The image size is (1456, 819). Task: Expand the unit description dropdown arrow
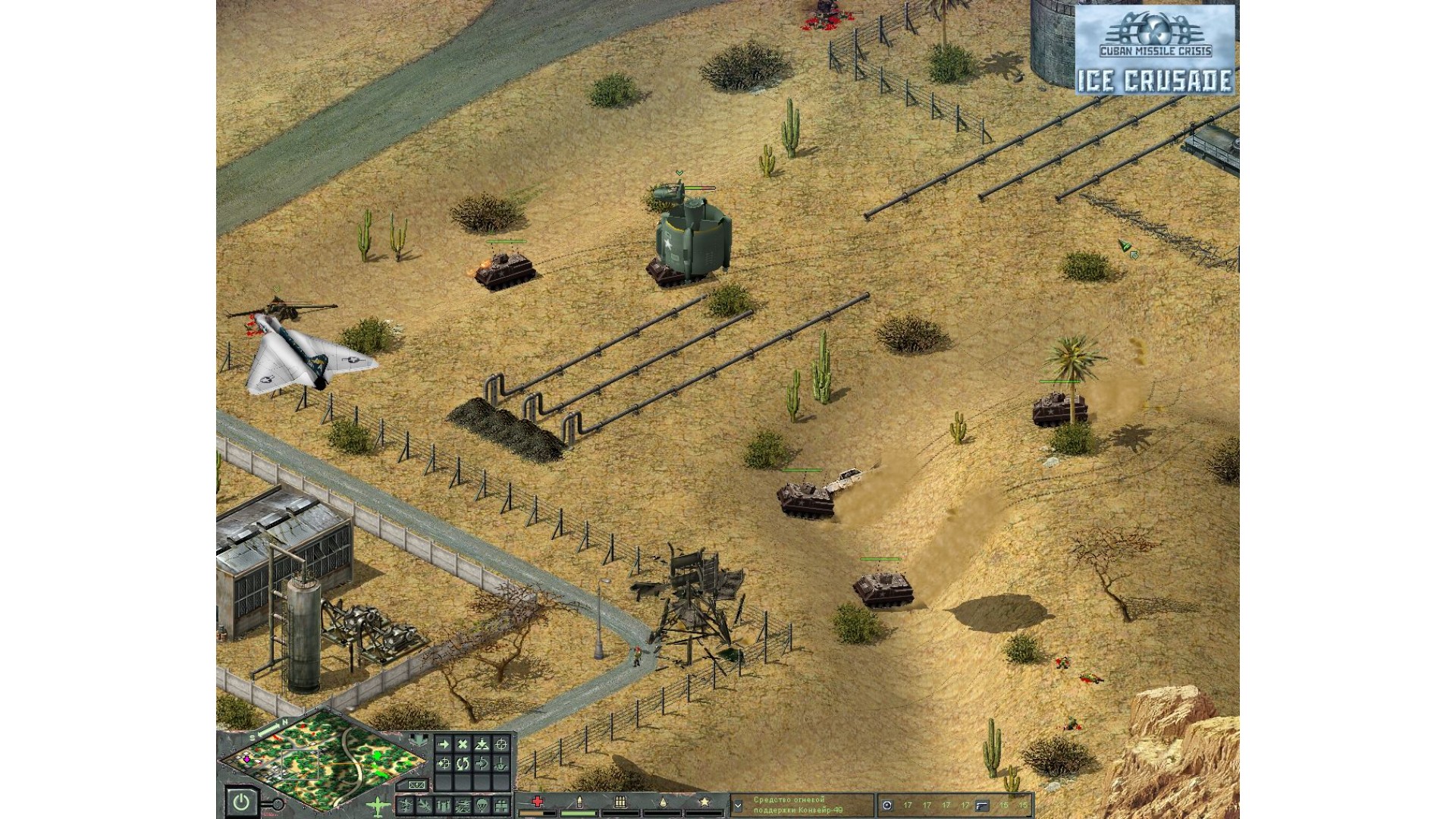click(737, 805)
